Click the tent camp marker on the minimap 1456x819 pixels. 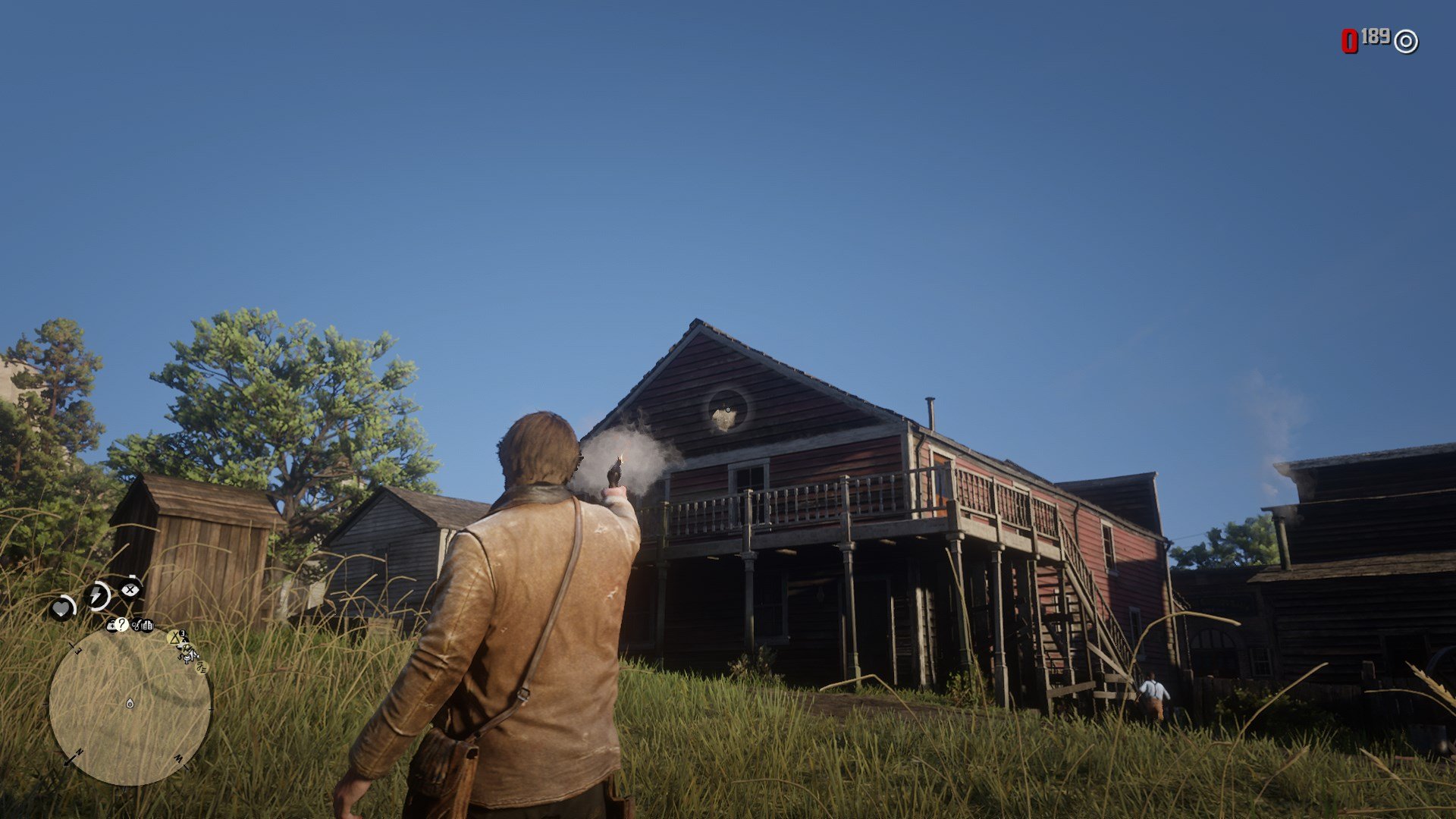pyautogui.click(x=175, y=638)
